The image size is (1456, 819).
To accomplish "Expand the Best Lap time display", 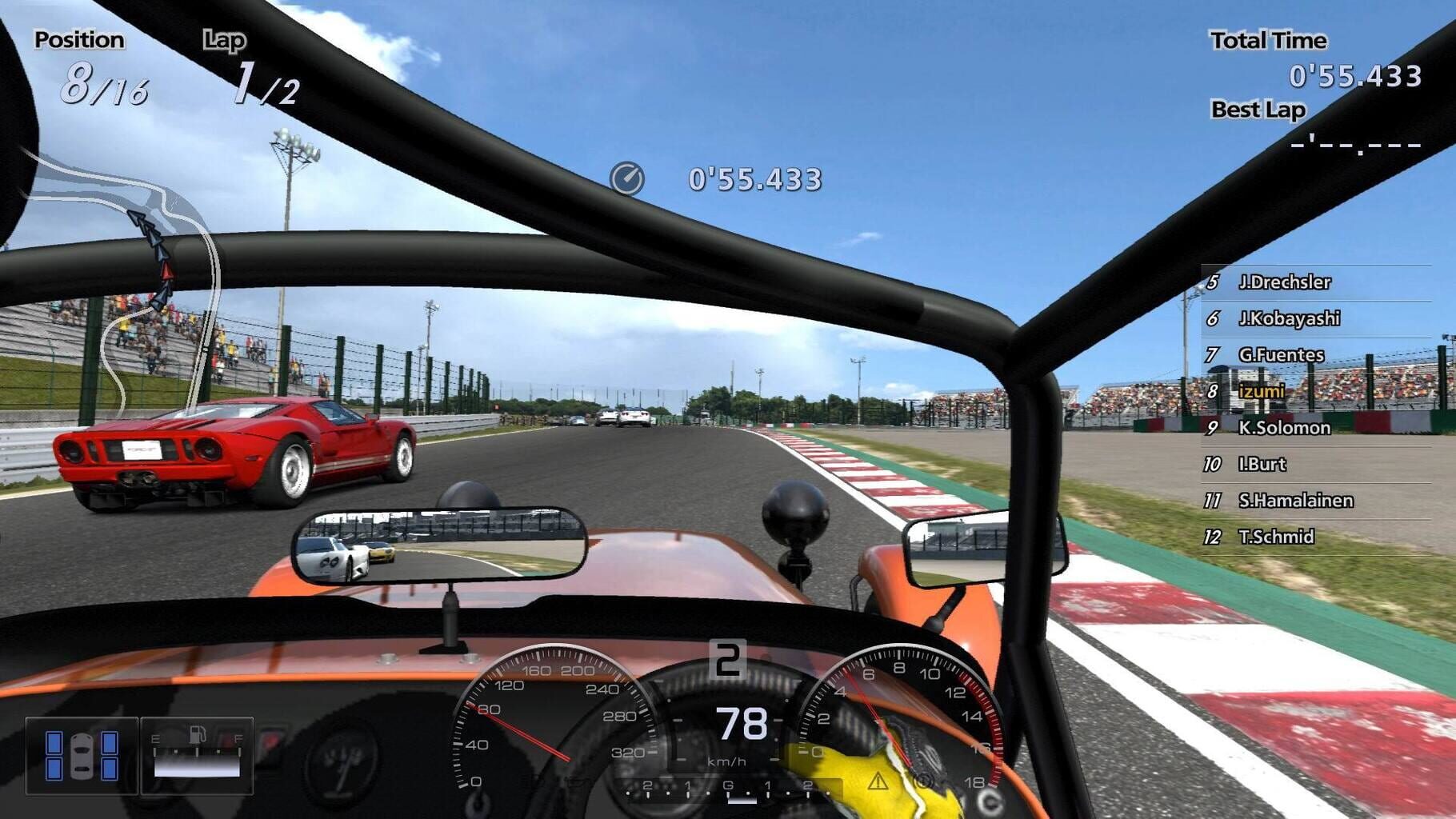I will [x=1352, y=146].
